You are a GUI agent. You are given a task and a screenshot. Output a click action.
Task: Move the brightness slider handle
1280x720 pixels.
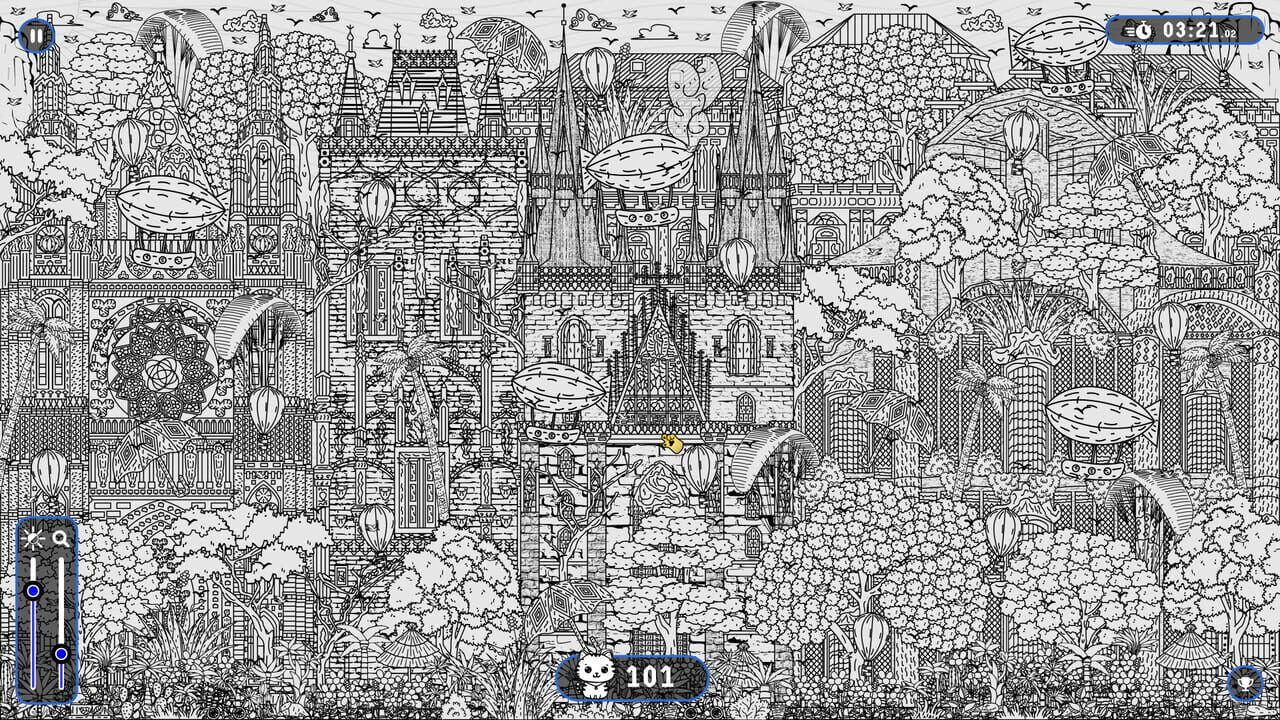(x=31, y=592)
